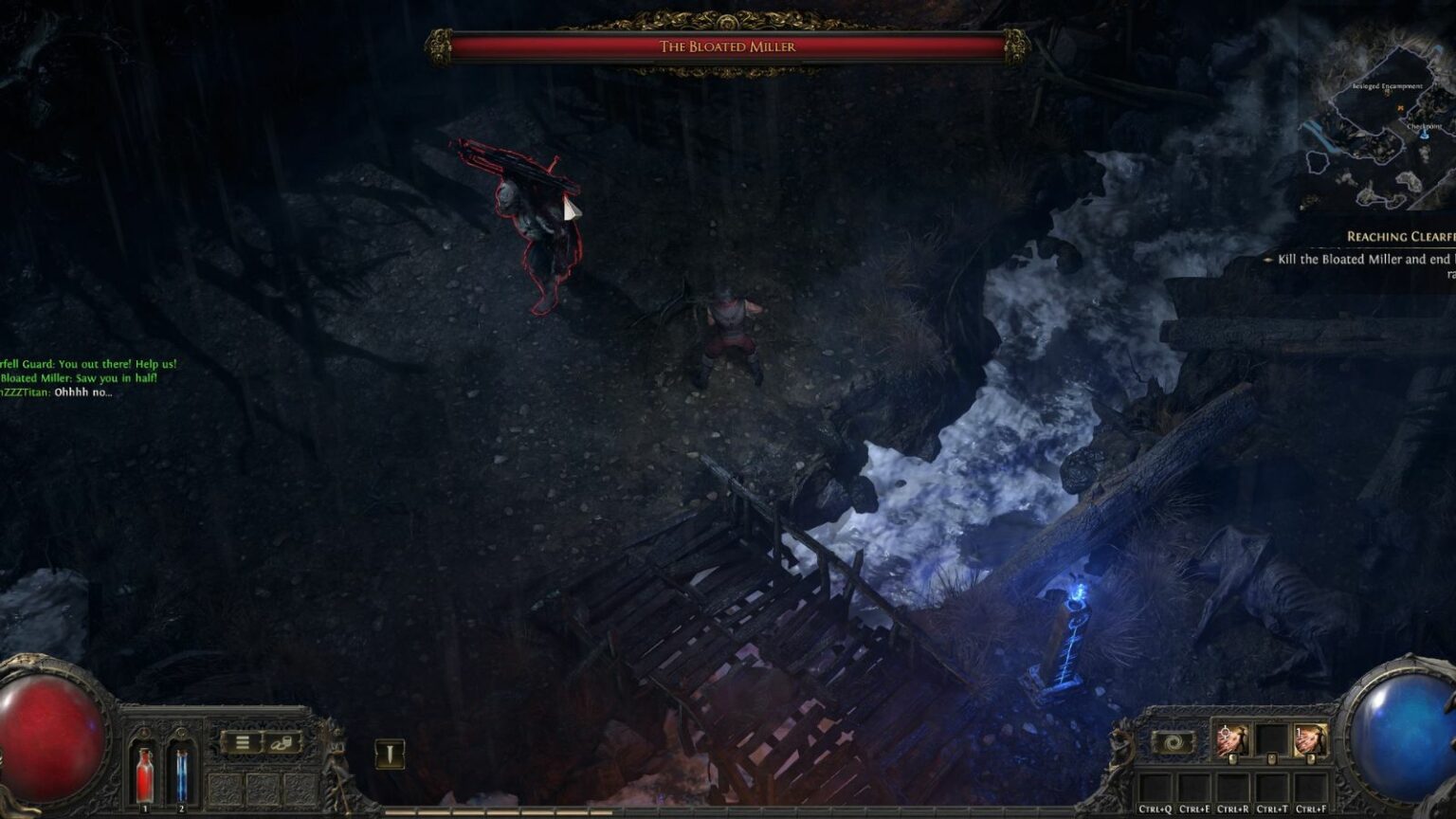Click the orange player marker on the minimap
Screen dimensions: 1456x819
tap(1401, 108)
